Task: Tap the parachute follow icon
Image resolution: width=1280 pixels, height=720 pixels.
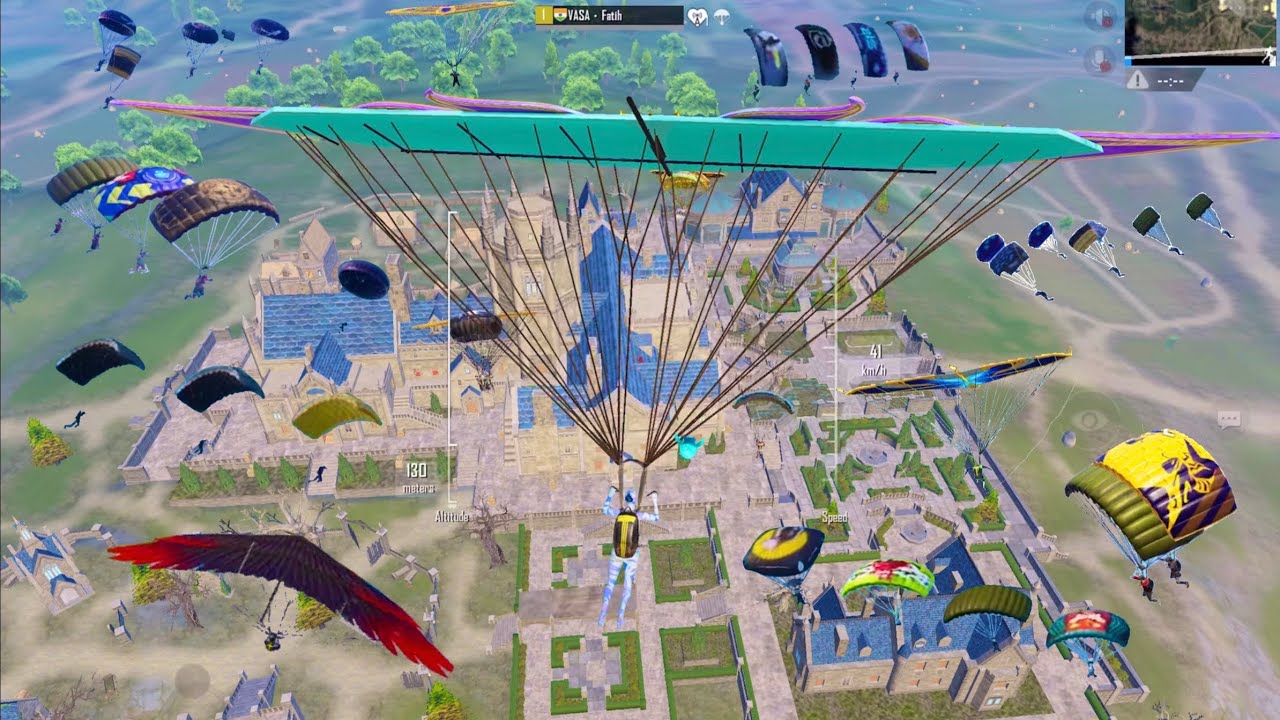Action: (721, 16)
